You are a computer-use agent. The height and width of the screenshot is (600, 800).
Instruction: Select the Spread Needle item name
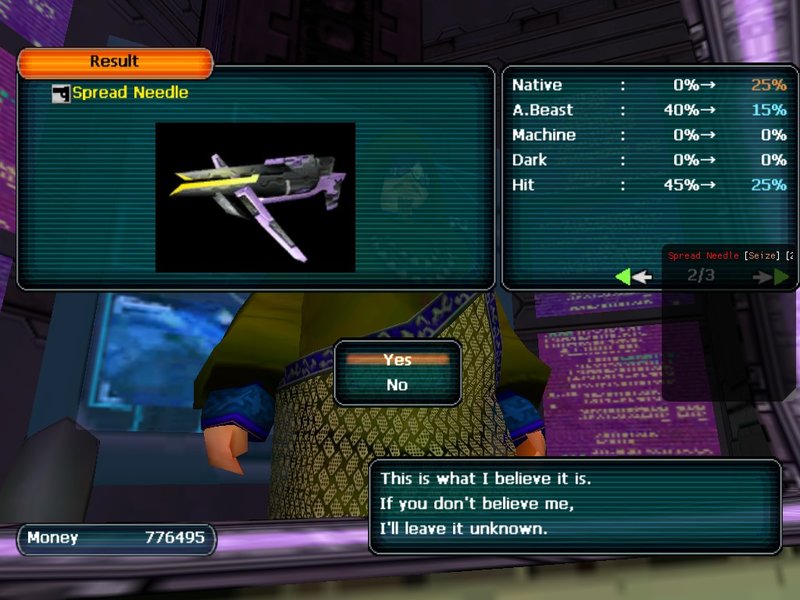[129, 93]
